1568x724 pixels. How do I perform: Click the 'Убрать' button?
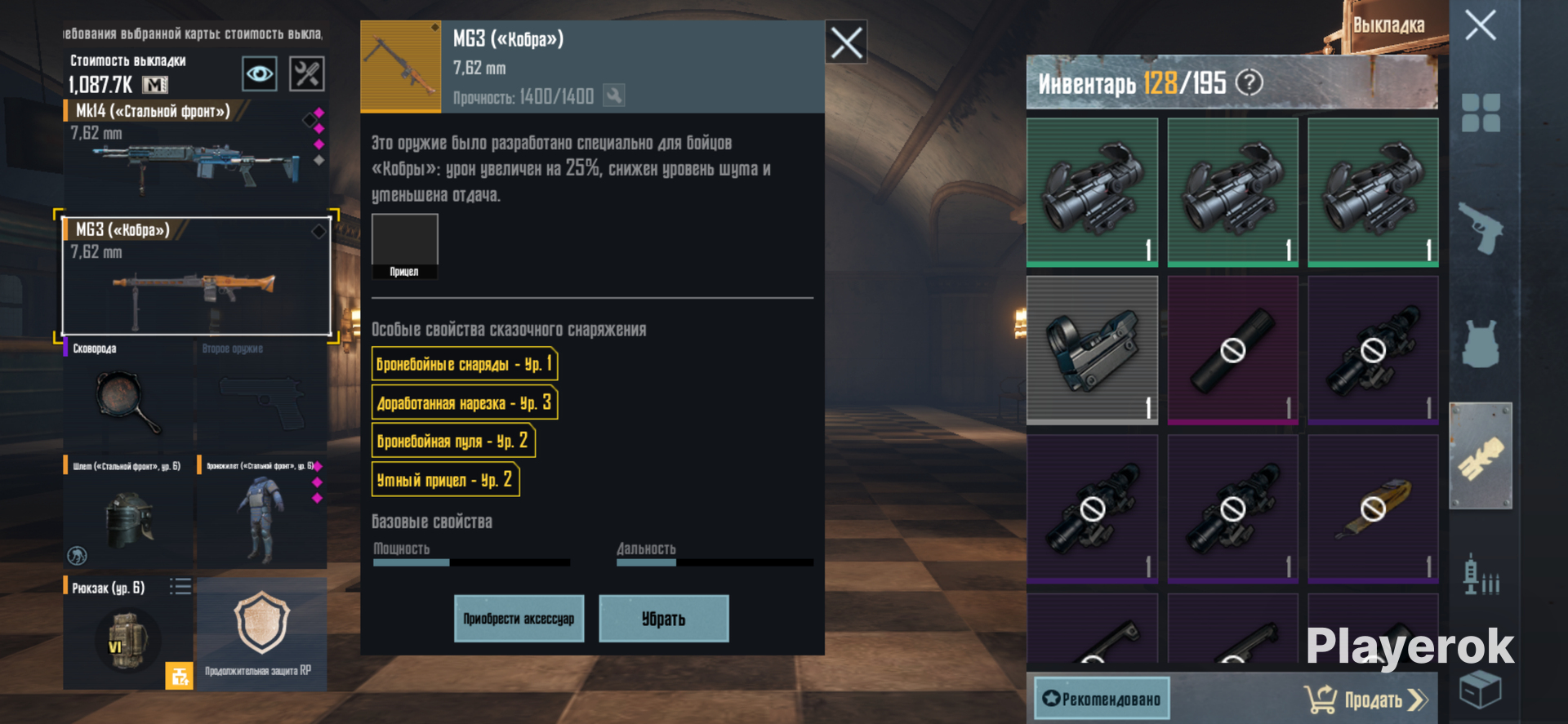pyautogui.click(x=663, y=619)
